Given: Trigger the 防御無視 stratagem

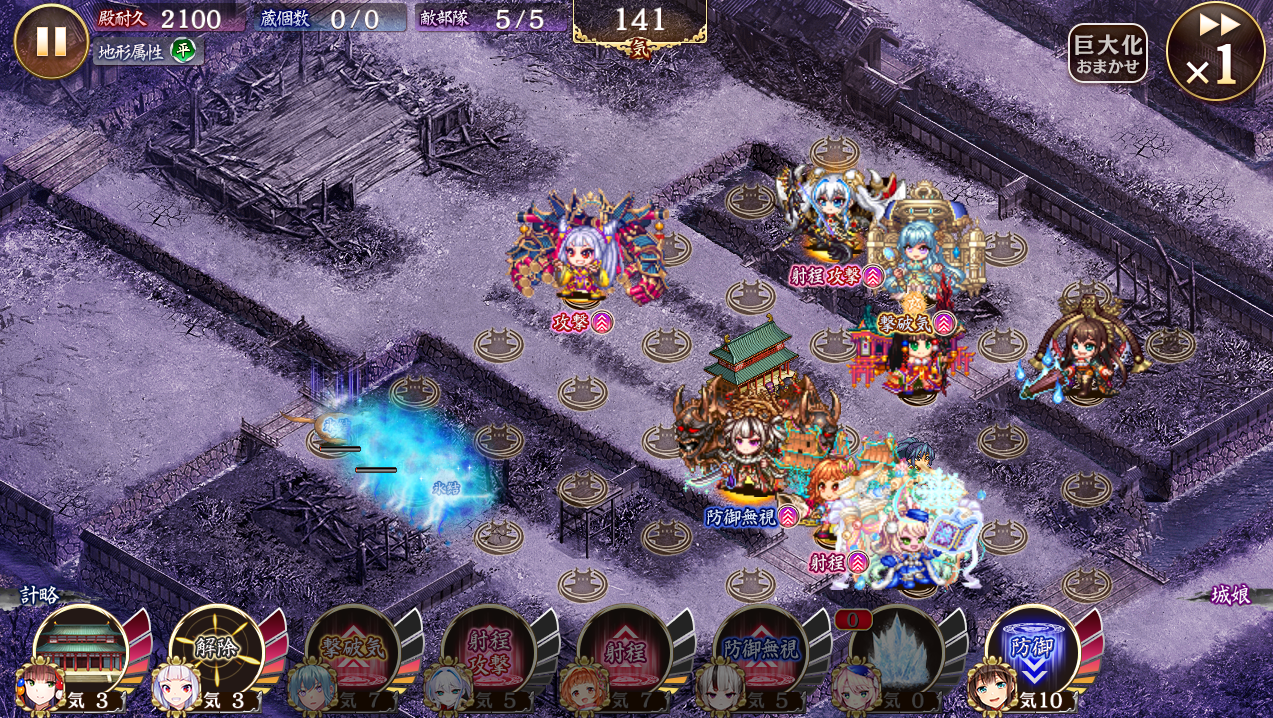Looking at the screenshot, I should 760,652.
